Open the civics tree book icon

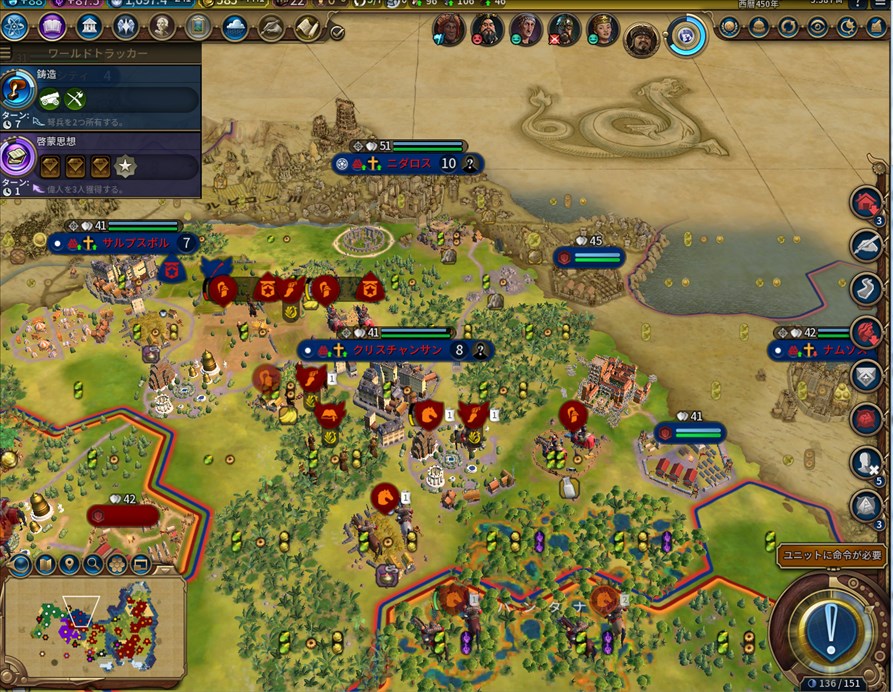click(51, 27)
